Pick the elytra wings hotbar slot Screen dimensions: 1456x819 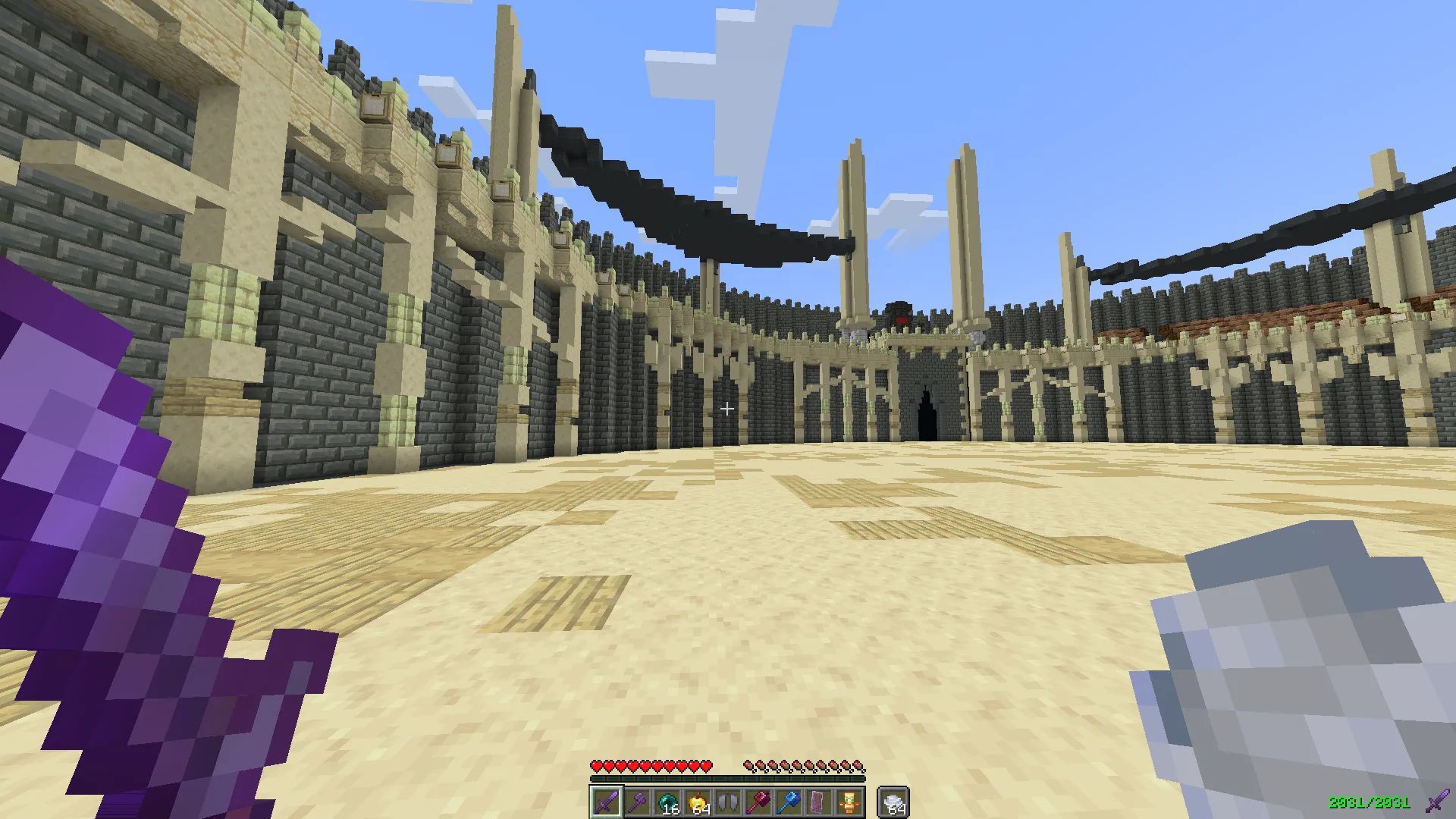(x=728, y=802)
